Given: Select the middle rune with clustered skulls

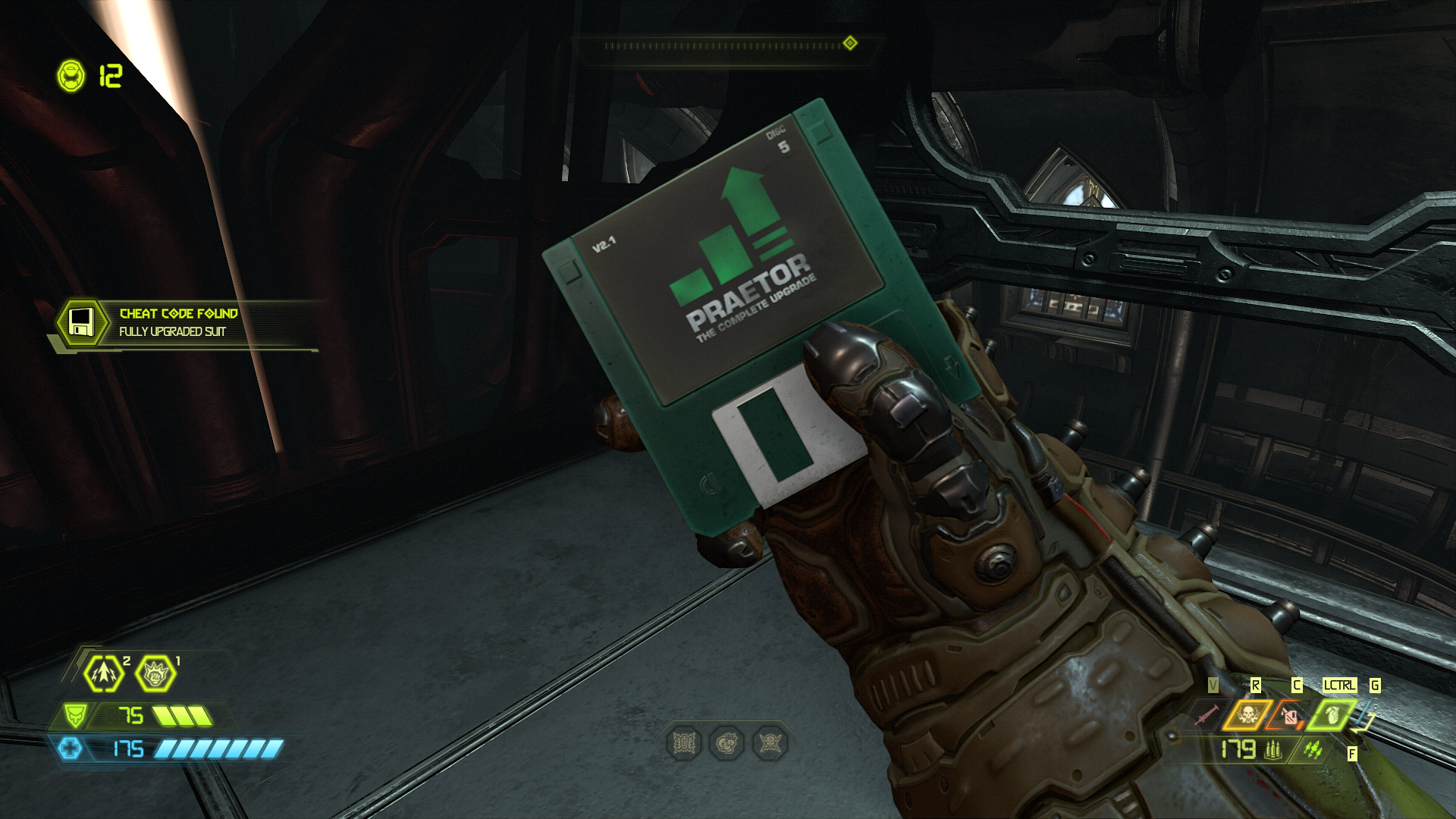Looking at the screenshot, I should pos(726,744).
